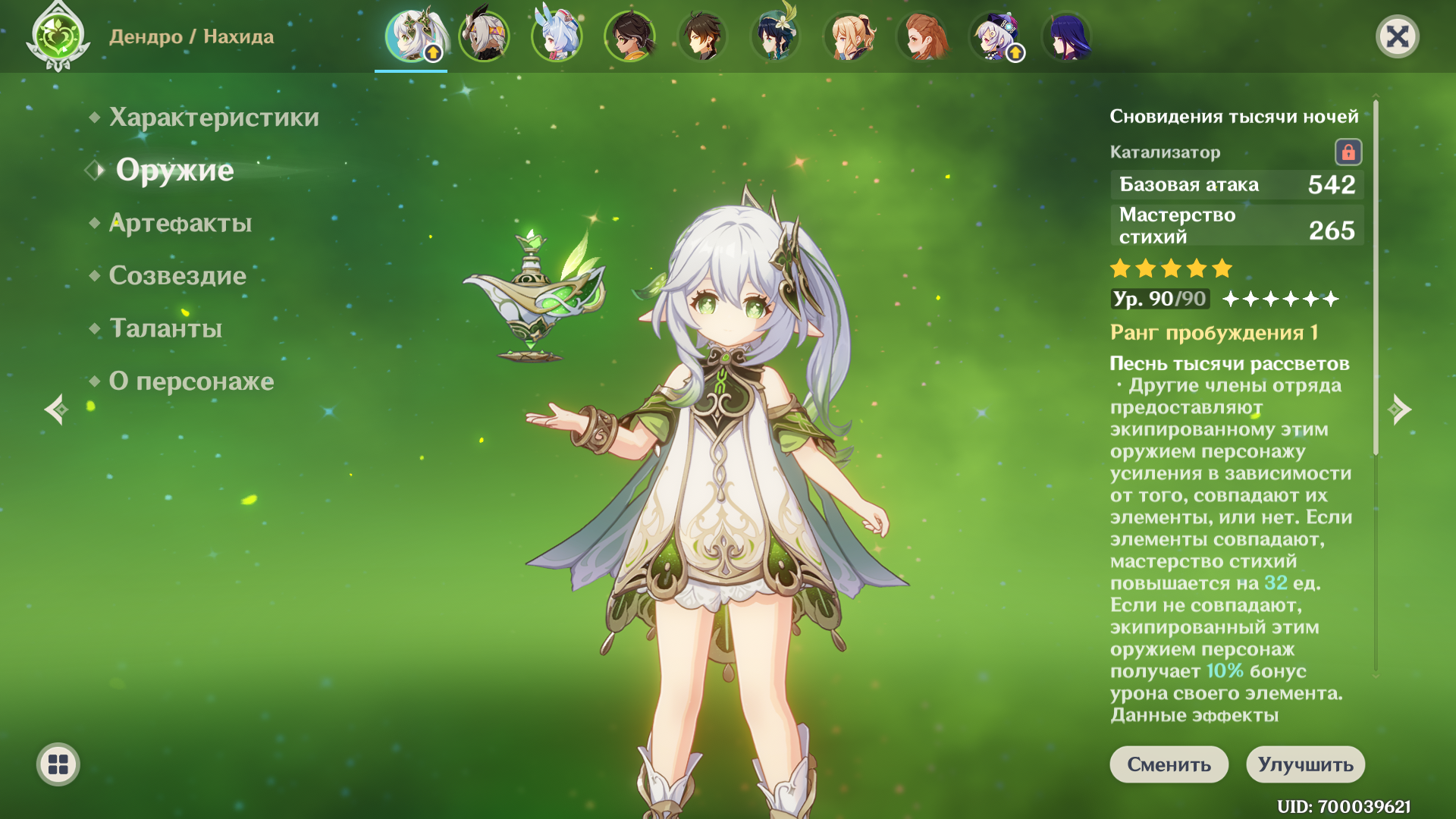Open the О персонаже entry
The width and height of the screenshot is (1456, 819).
tap(191, 381)
